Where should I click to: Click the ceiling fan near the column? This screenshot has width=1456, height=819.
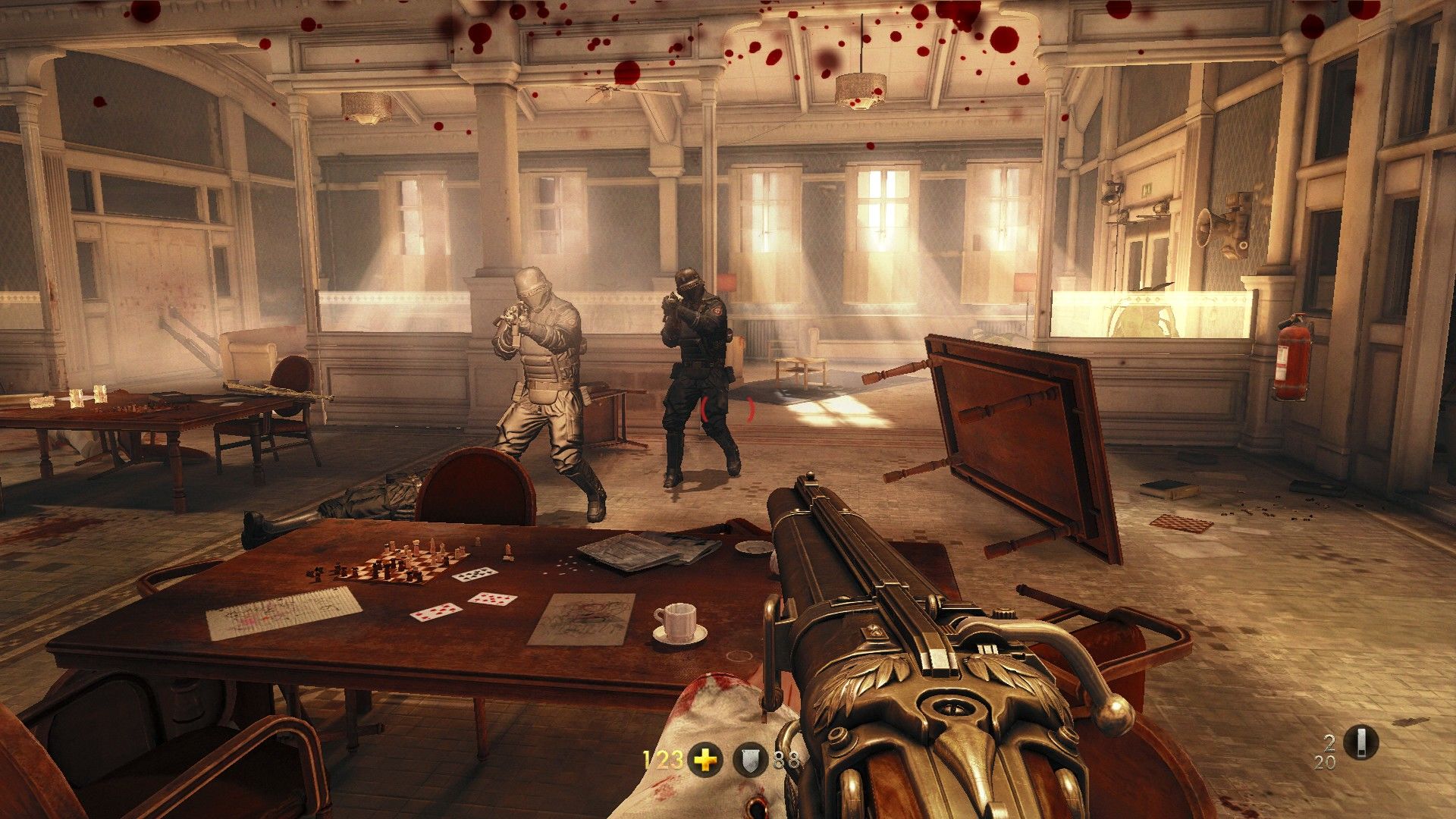tap(607, 89)
